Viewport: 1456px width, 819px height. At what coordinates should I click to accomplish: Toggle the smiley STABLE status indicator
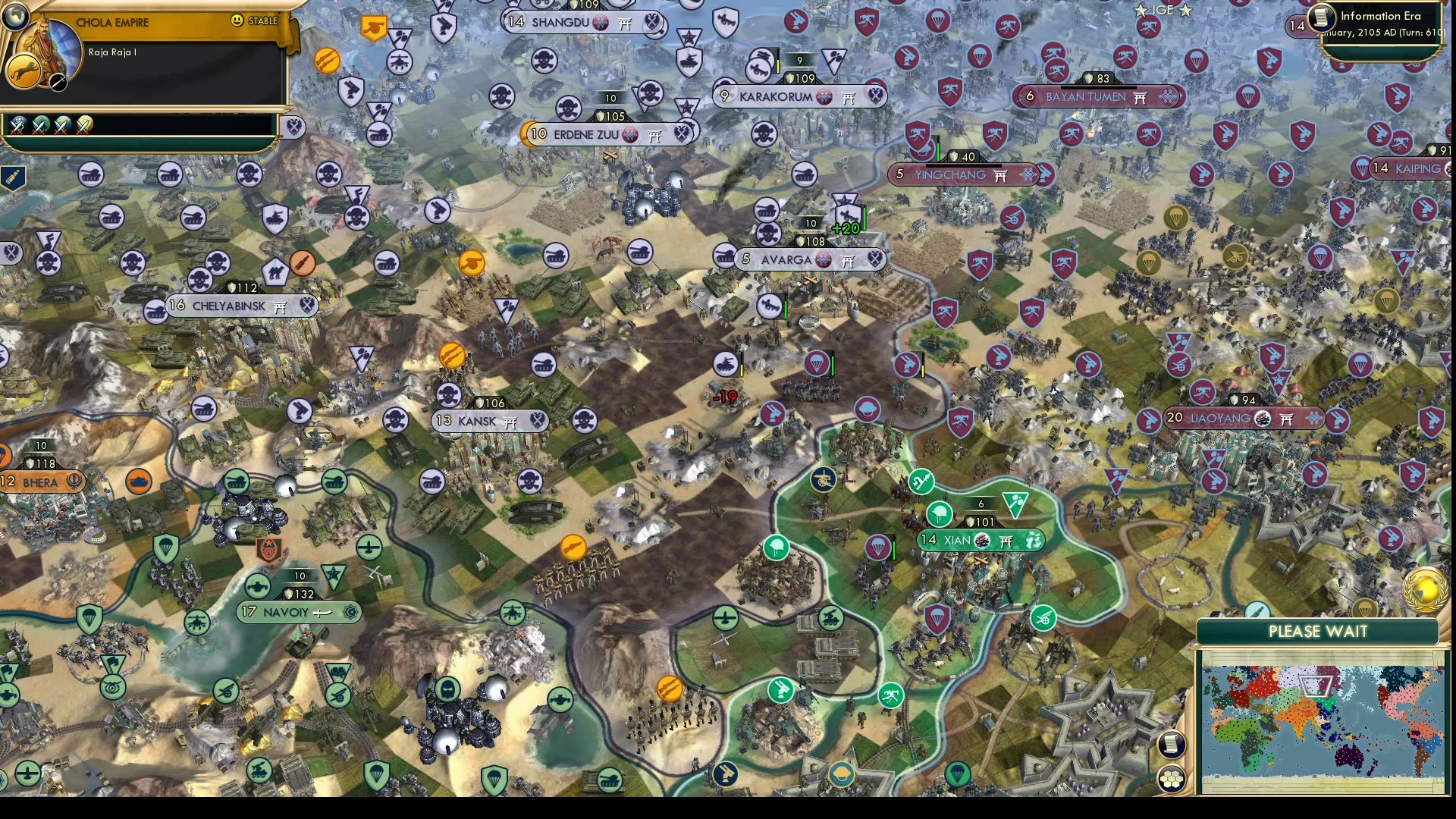pyautogui.click(x=237, y=20)
